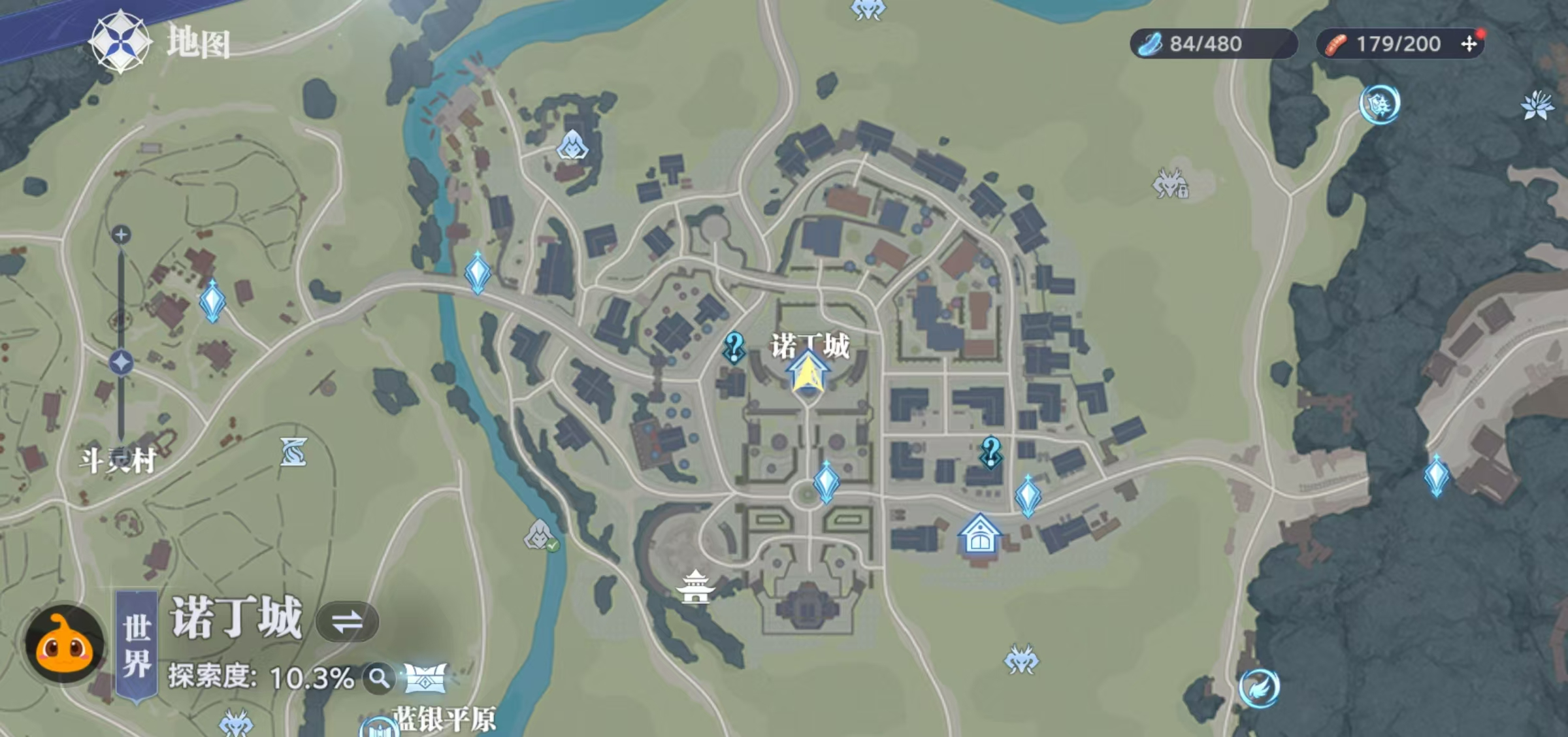The height and width of the screenshot is (737, 1568).
Task: Add stamina with the plus button
Action: pyautogui.click(x=1469, y=44)
